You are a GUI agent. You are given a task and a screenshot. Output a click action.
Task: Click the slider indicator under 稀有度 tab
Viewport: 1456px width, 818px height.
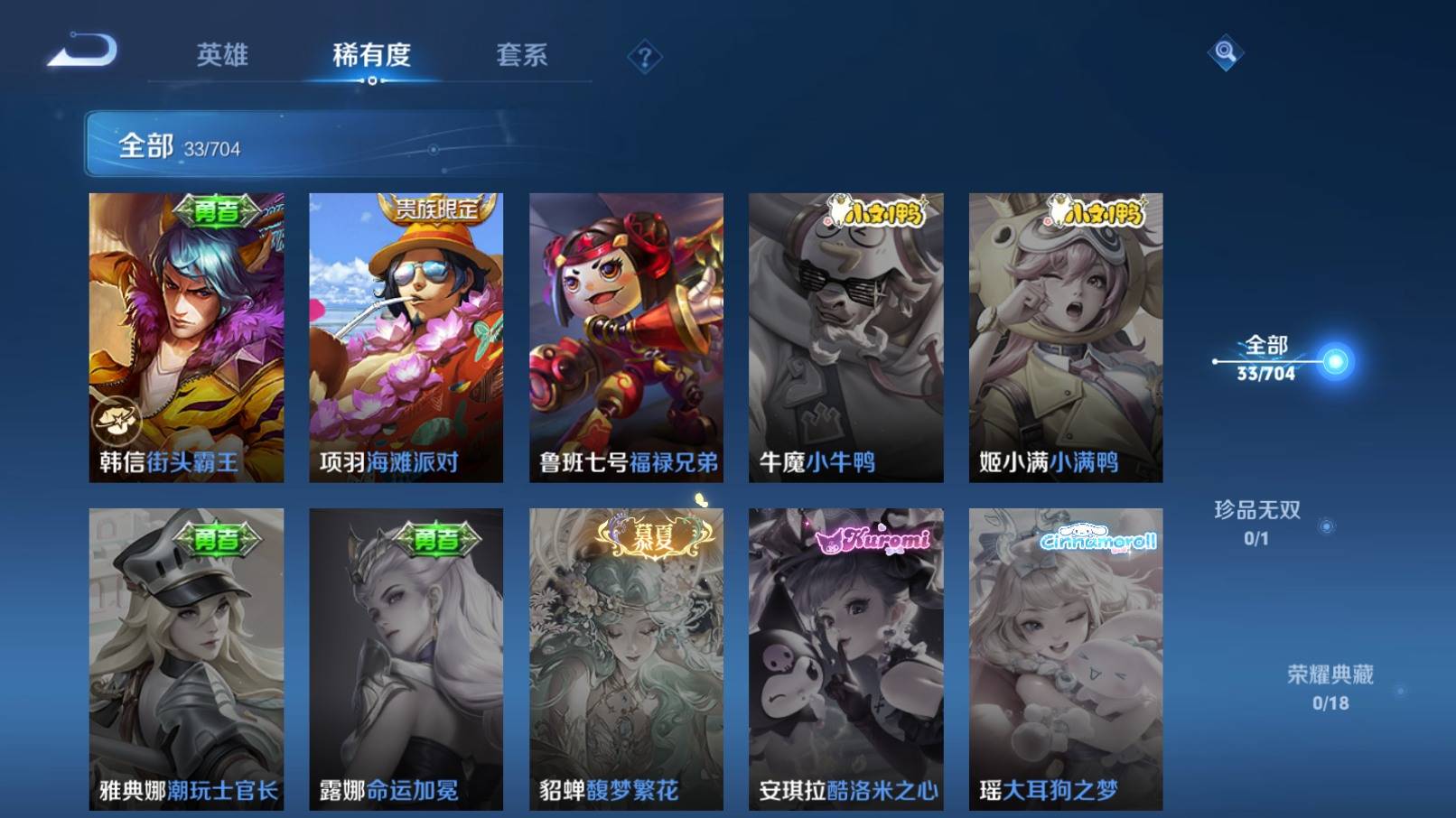click(373, 81)
